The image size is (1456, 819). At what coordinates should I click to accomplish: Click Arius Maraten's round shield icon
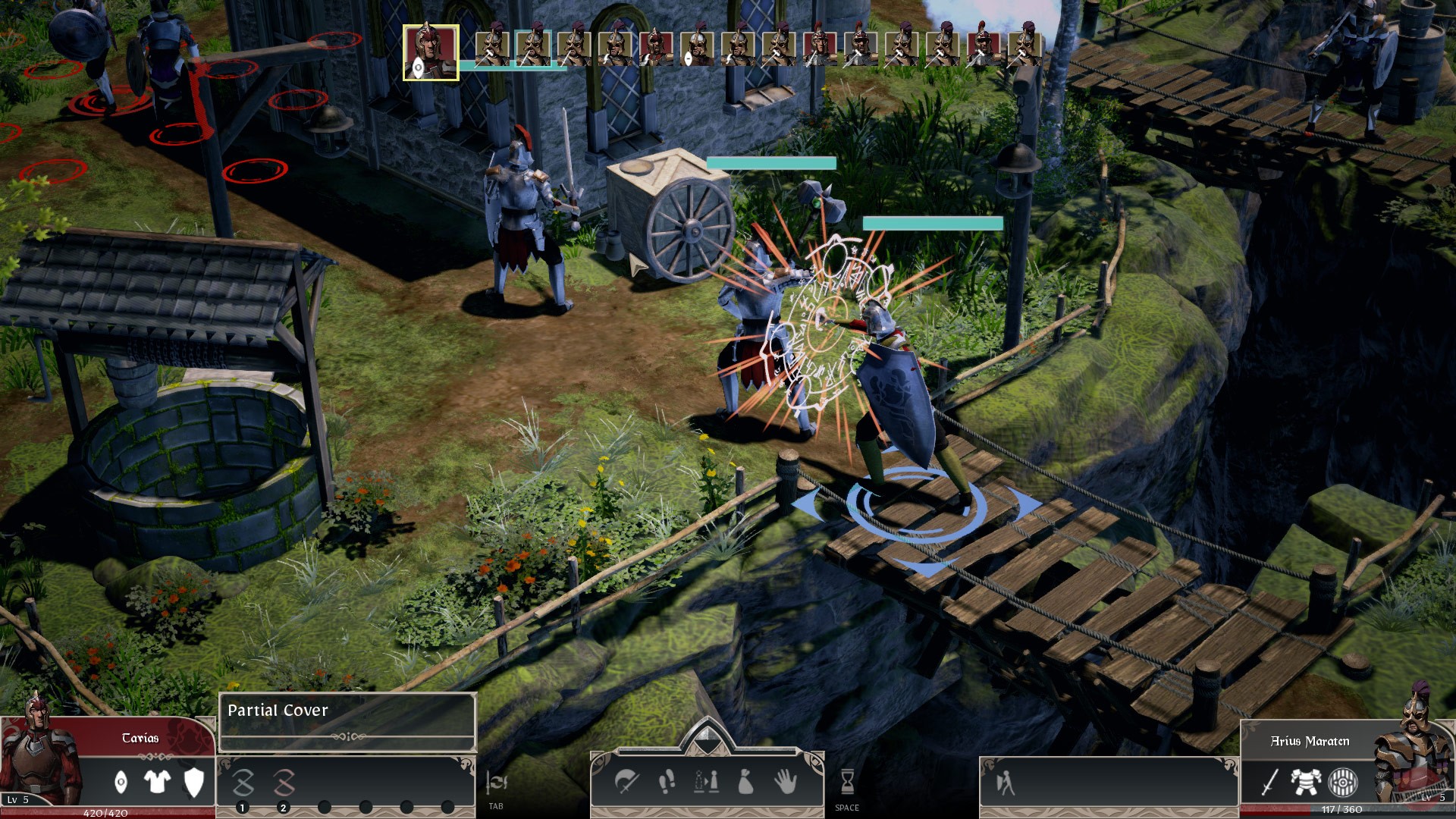coord(1342,783)
